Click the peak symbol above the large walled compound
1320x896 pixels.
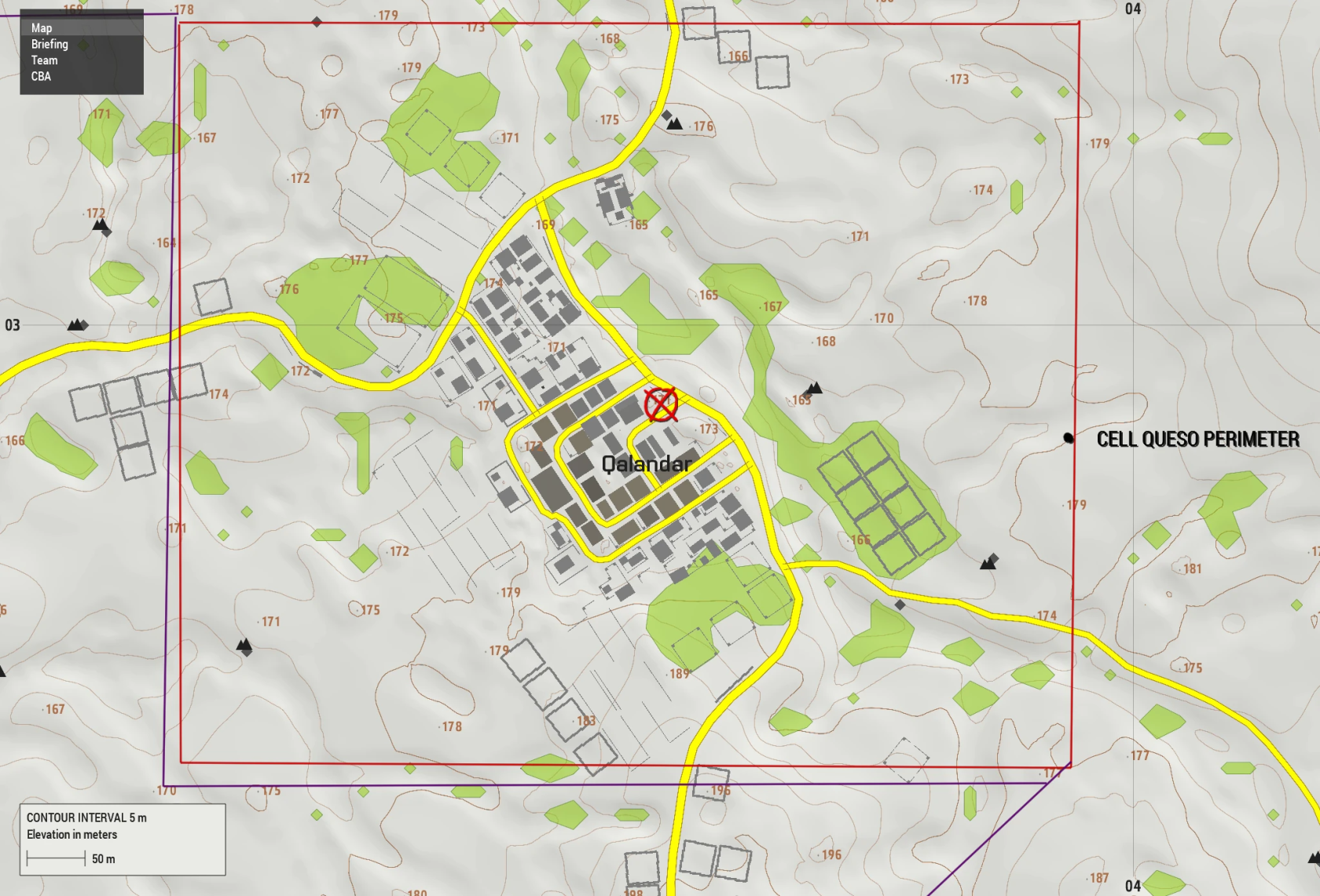(x=816, y=387)
